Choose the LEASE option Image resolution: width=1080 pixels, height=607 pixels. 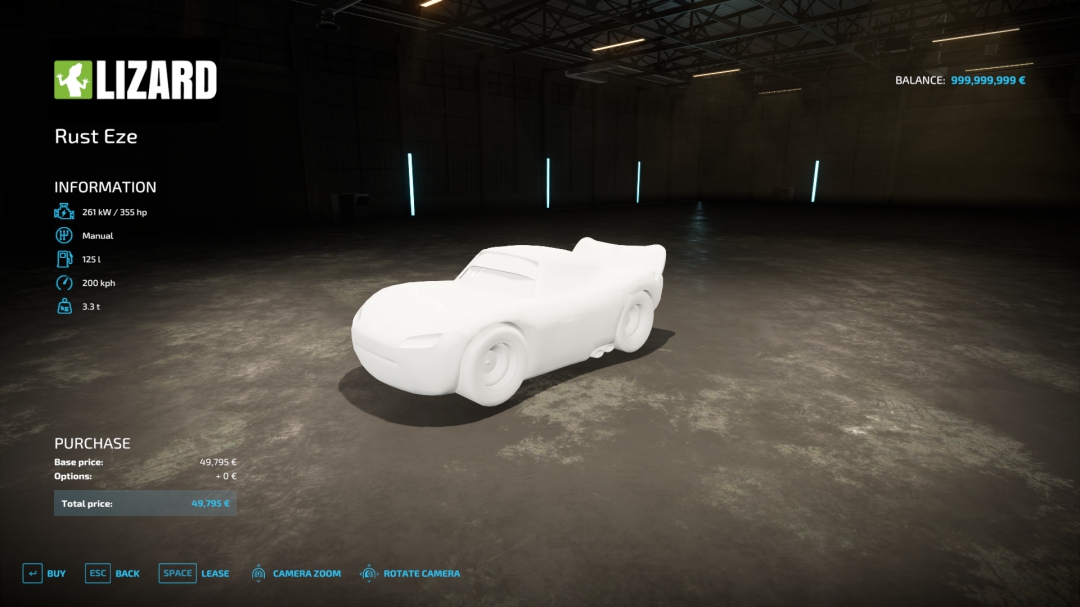pos(194,574)
